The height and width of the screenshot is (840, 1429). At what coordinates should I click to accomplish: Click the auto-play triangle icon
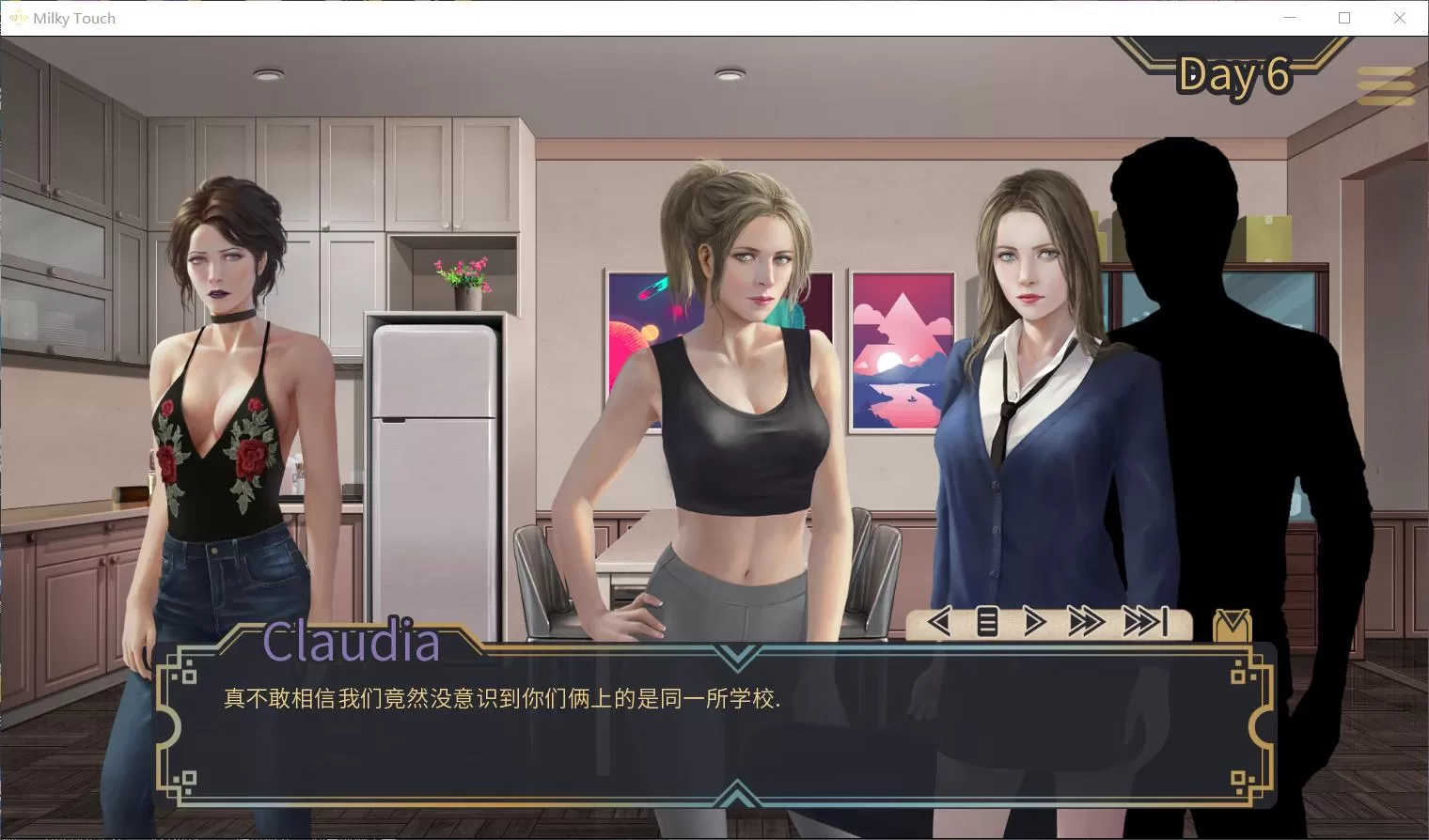pos(1034,621)
